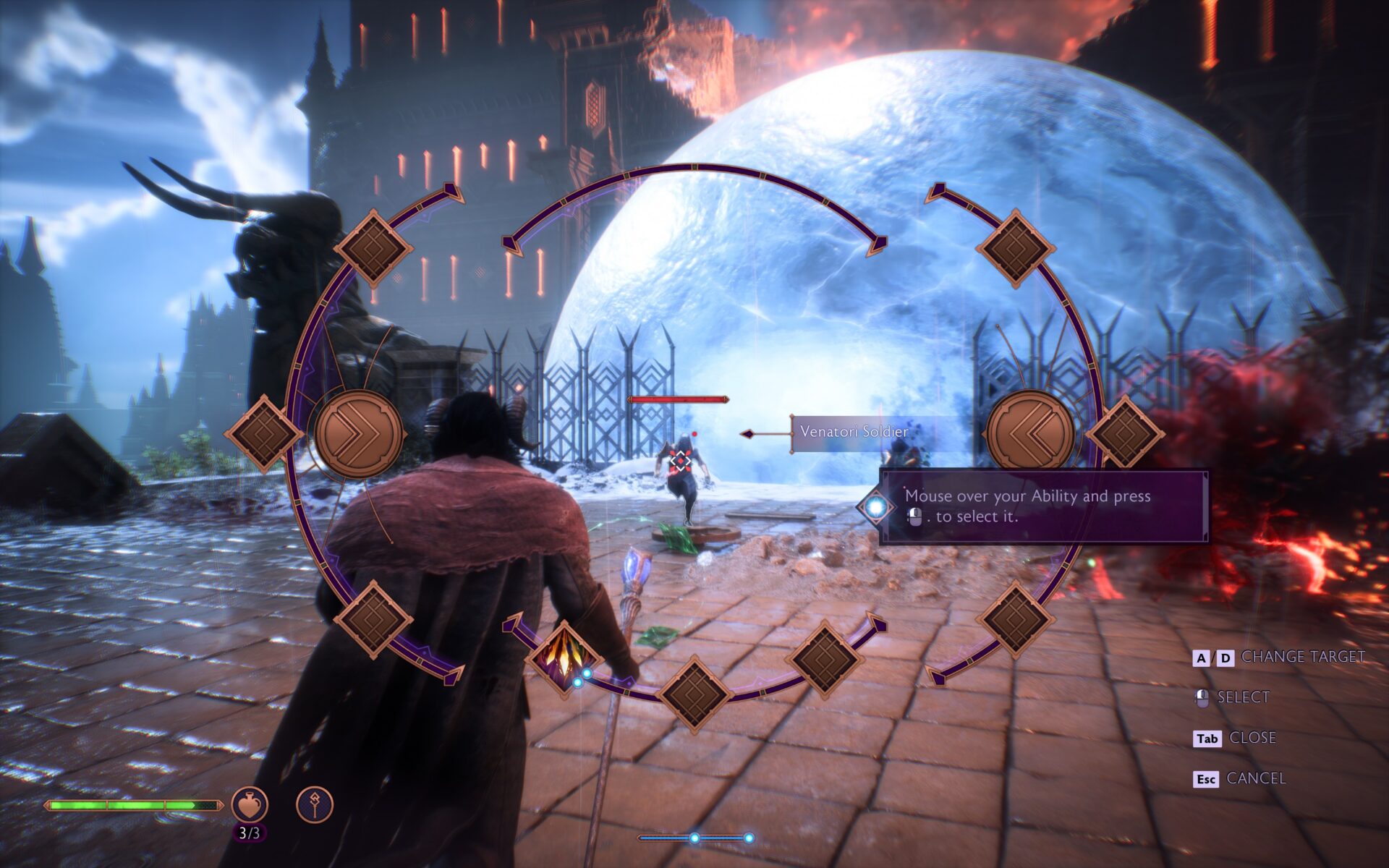Select the Venatori Soldier target label
Image resolution: width=1389 pixels, height=868 pixels.
tap(854, 432)
